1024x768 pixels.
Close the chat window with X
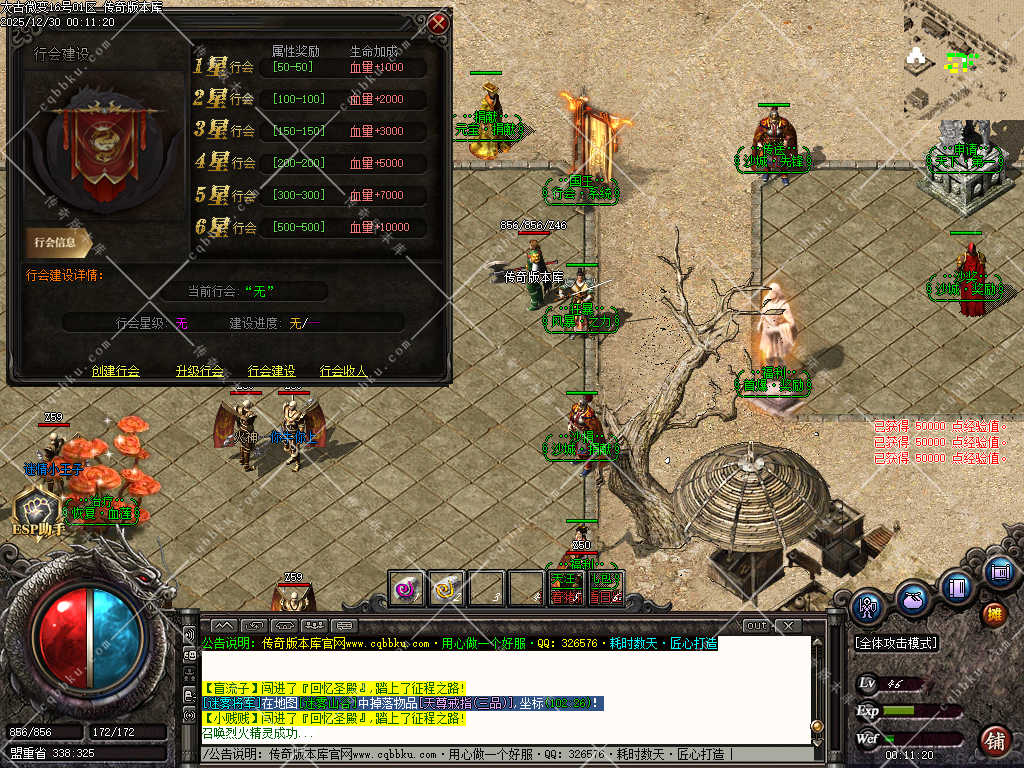point(788,626)
